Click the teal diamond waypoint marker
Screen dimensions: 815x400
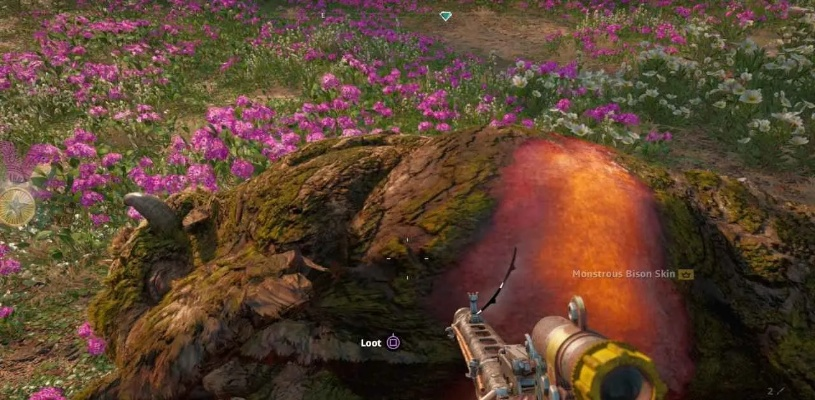[x=445, y=16]
